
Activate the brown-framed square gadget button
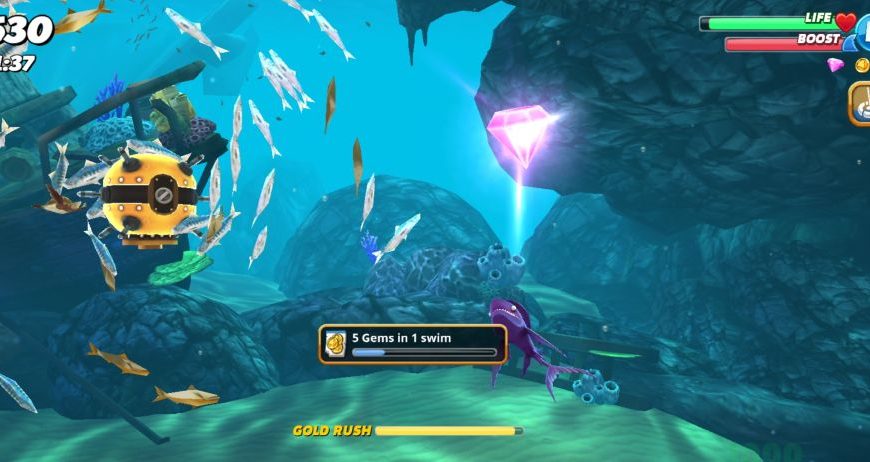pos(860,103)
